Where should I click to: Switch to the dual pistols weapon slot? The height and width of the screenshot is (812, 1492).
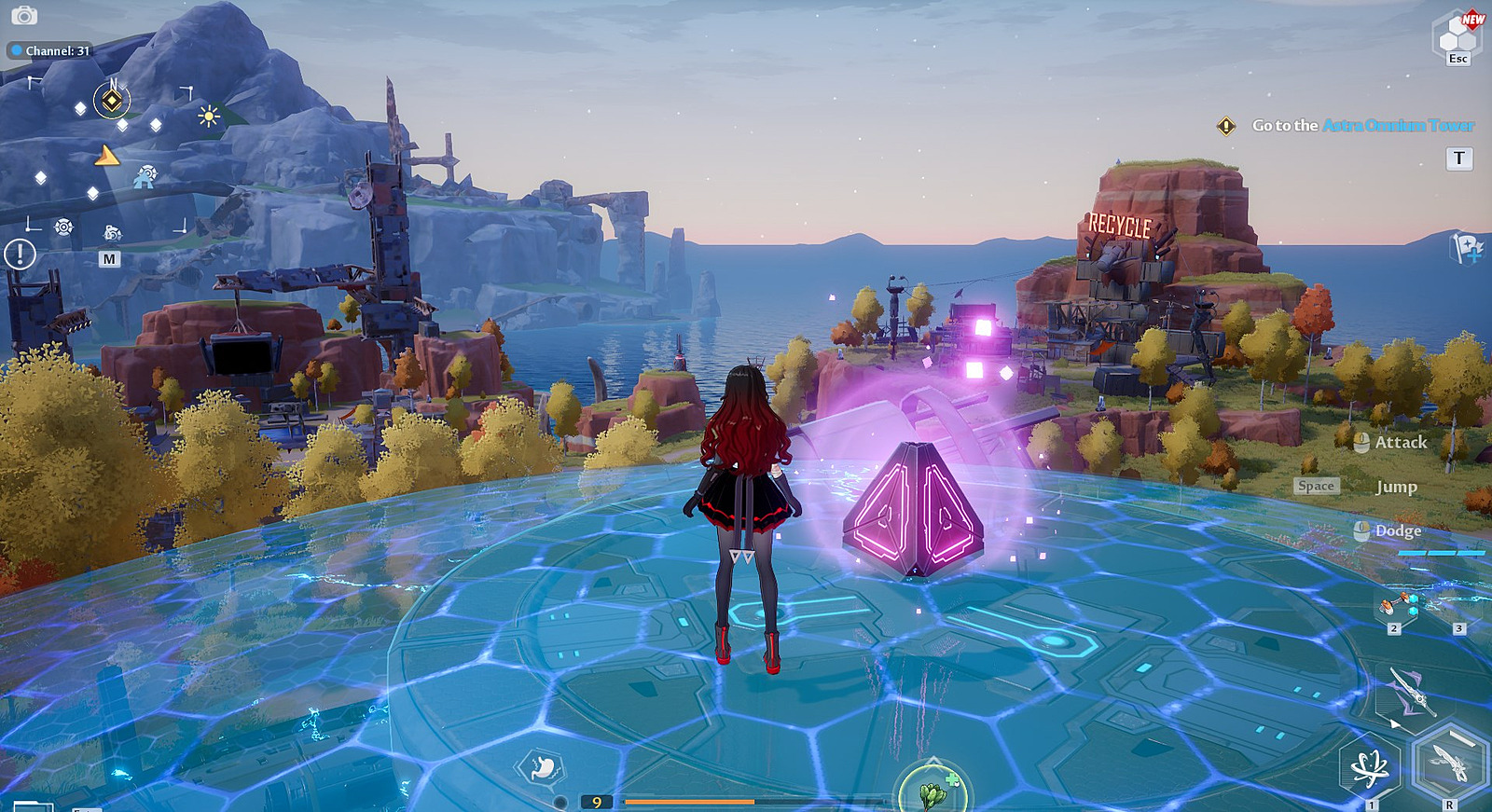[1398, 606]
